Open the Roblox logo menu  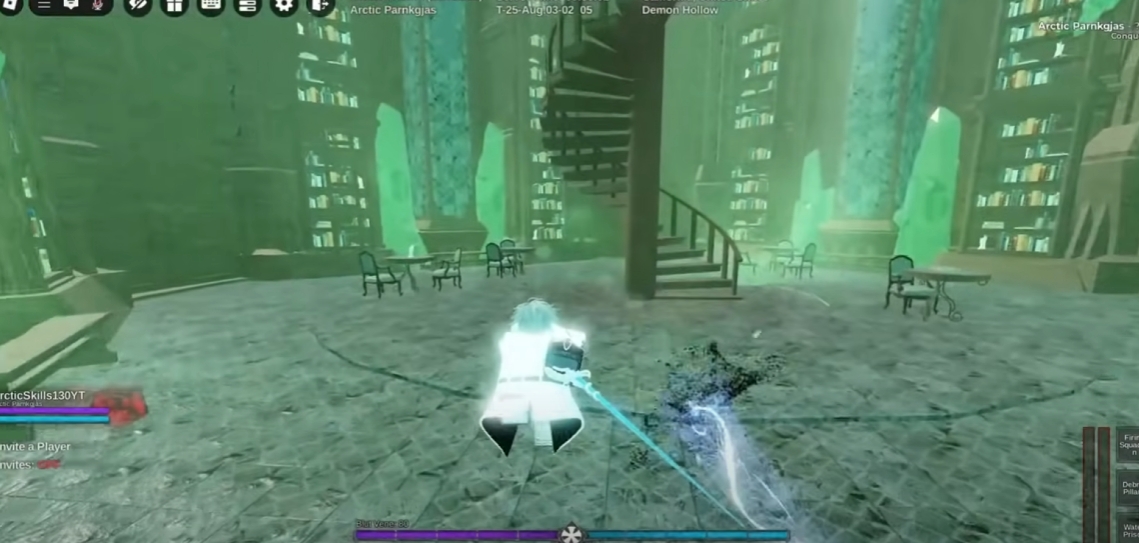[x=10, y=4]
